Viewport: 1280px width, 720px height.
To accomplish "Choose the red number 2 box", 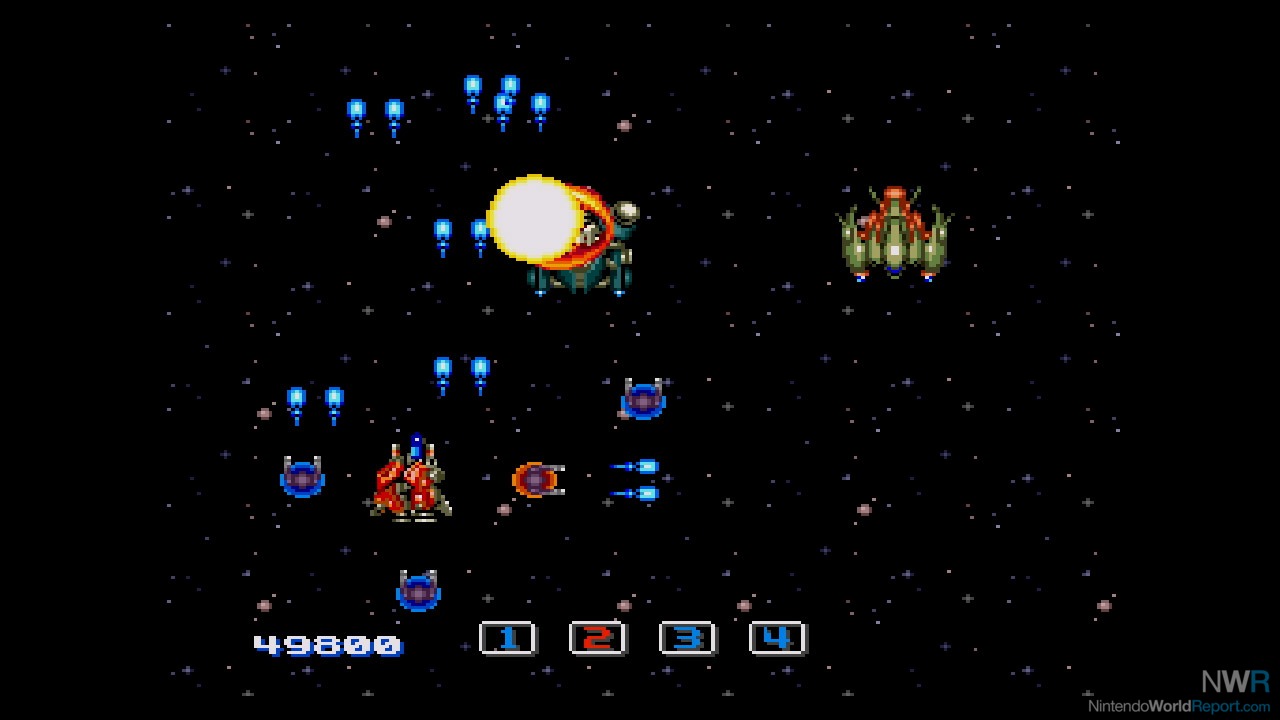I will pos(597,638).
